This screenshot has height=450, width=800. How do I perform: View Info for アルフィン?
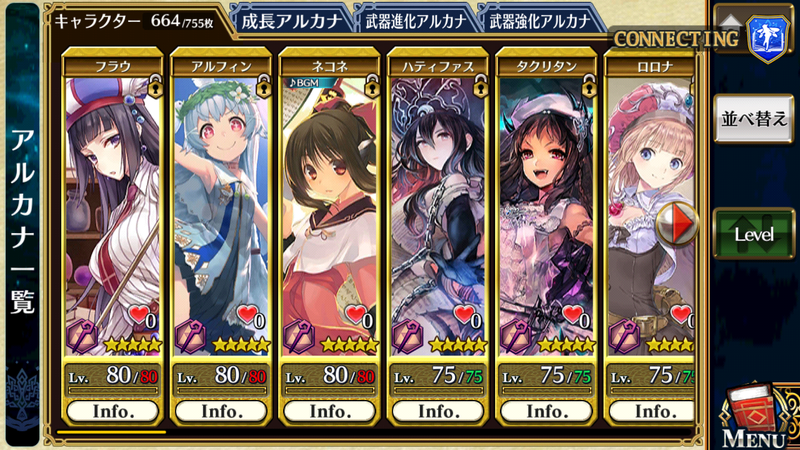(x=220, y=410)
